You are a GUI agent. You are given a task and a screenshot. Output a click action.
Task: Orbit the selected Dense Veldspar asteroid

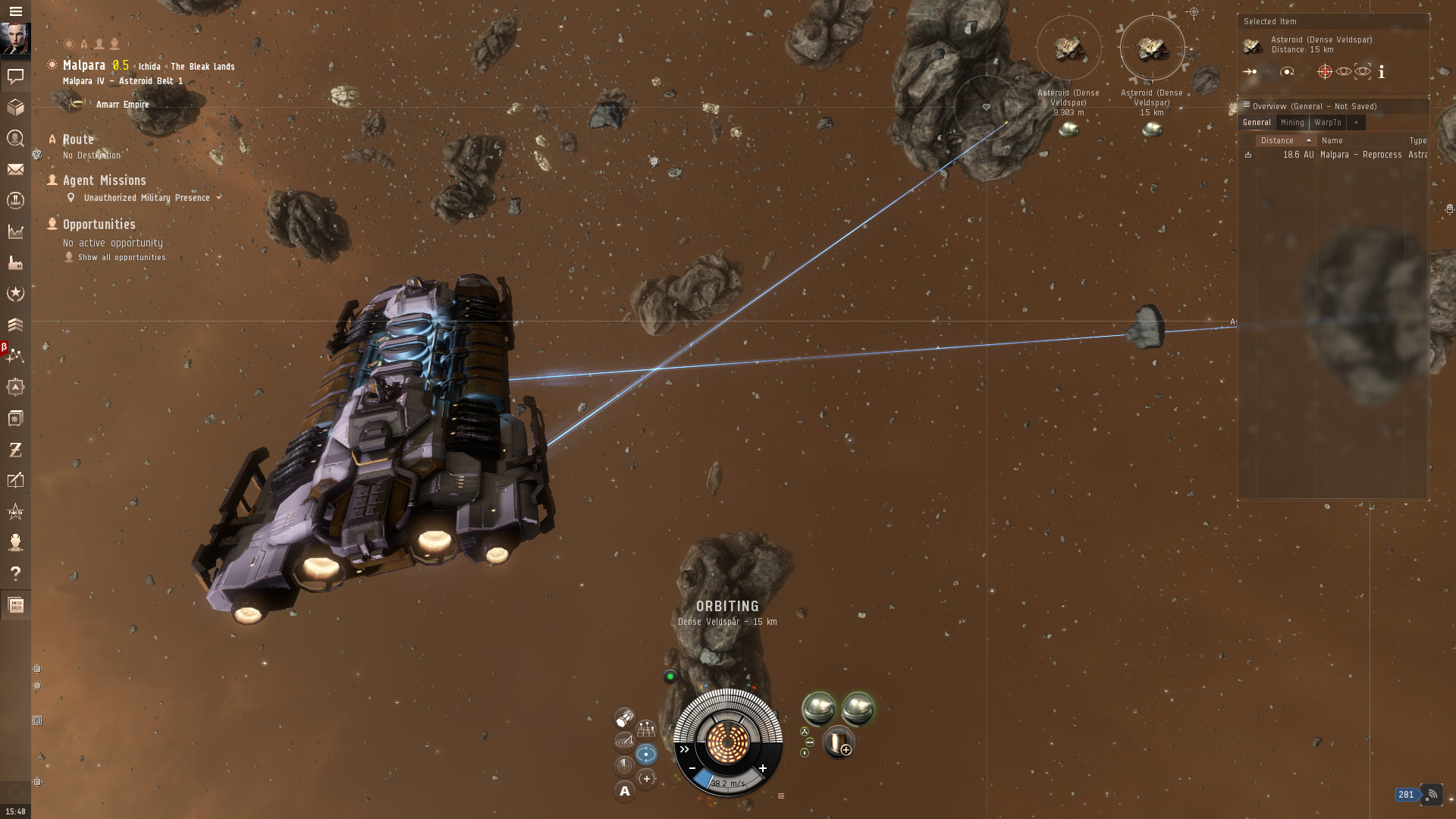(x=1287, y=71)
